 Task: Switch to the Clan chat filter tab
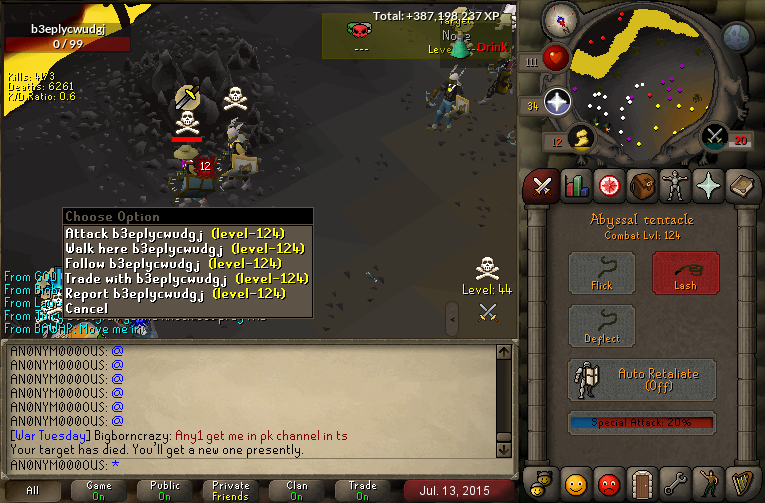tap(297, 490)
